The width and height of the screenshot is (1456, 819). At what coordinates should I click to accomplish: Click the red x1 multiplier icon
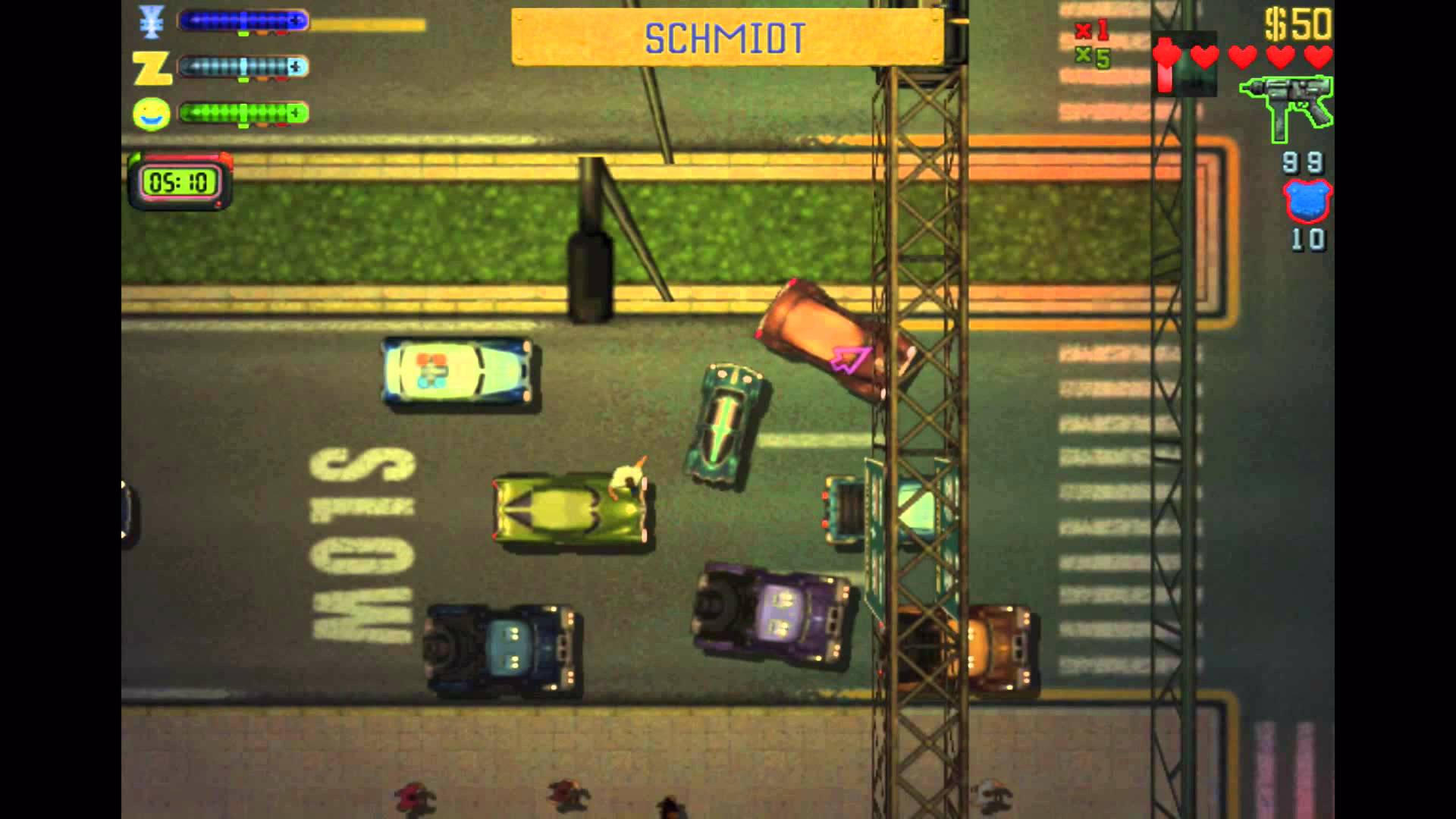(1092, 32)
